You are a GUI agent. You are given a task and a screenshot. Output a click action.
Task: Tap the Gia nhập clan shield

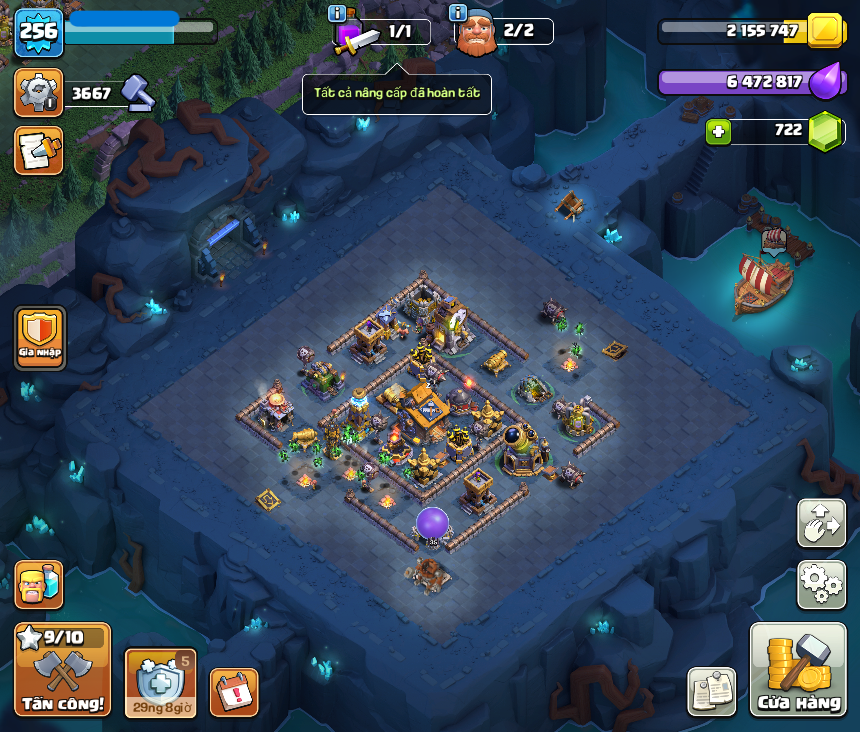click(40, 337)
